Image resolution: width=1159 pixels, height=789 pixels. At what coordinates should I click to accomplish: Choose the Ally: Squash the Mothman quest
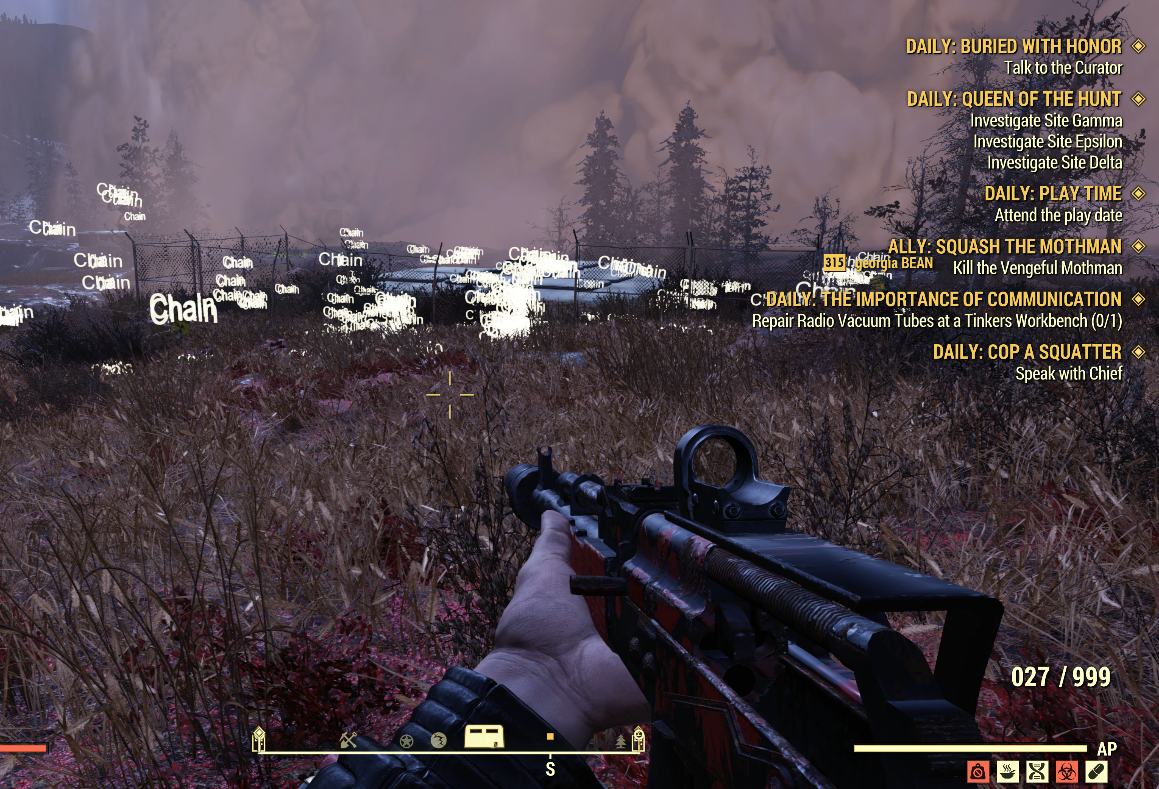coord(1005,246)
